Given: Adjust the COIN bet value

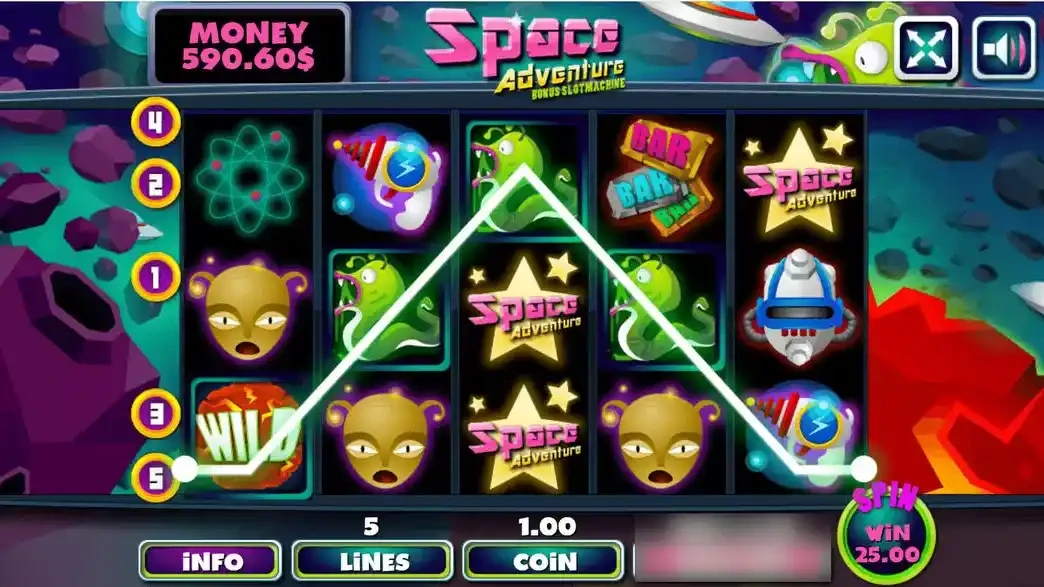Looking at the screenshot, I should (544, 561).
